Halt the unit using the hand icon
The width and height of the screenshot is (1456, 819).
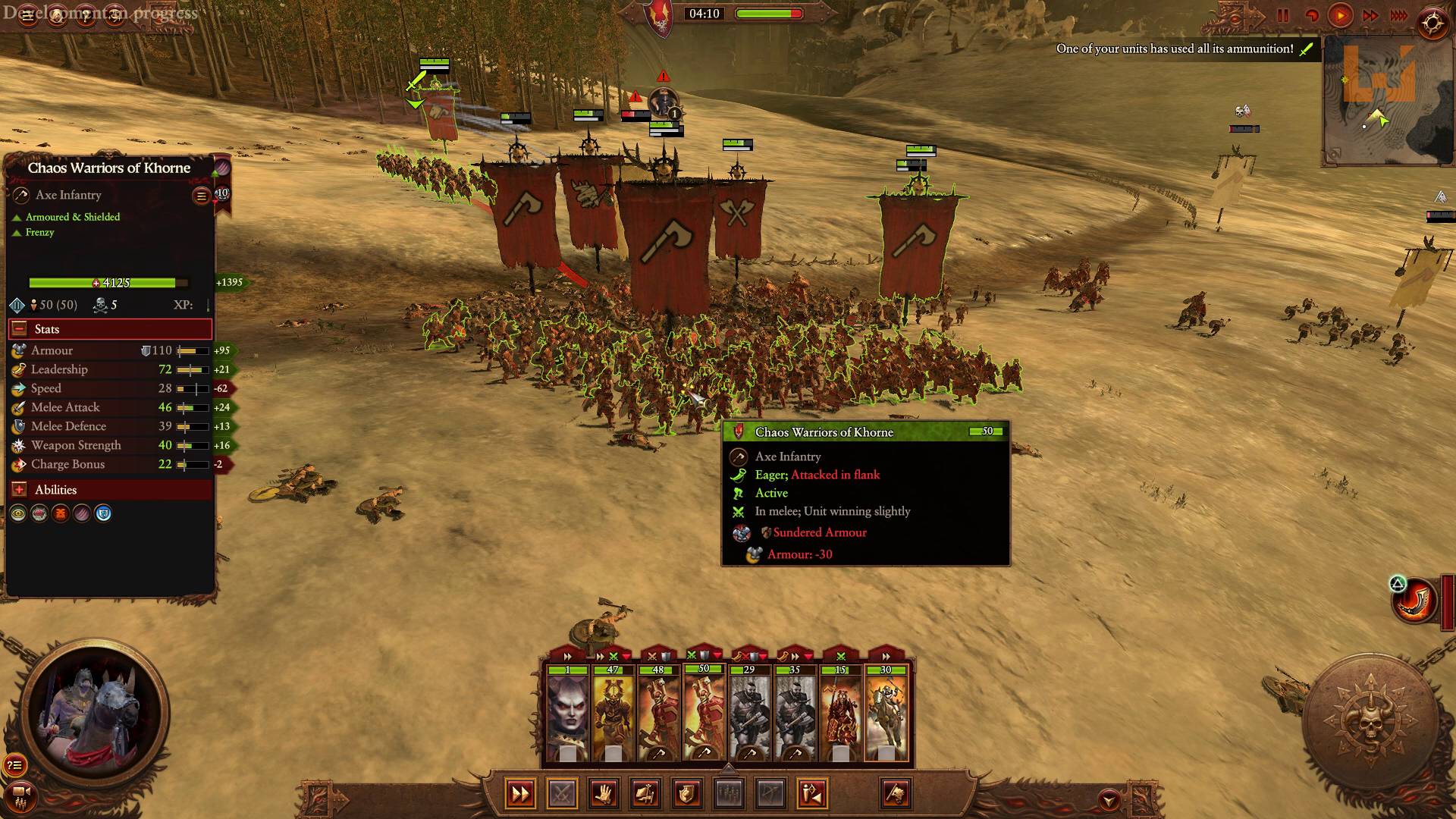pos(605,794)
